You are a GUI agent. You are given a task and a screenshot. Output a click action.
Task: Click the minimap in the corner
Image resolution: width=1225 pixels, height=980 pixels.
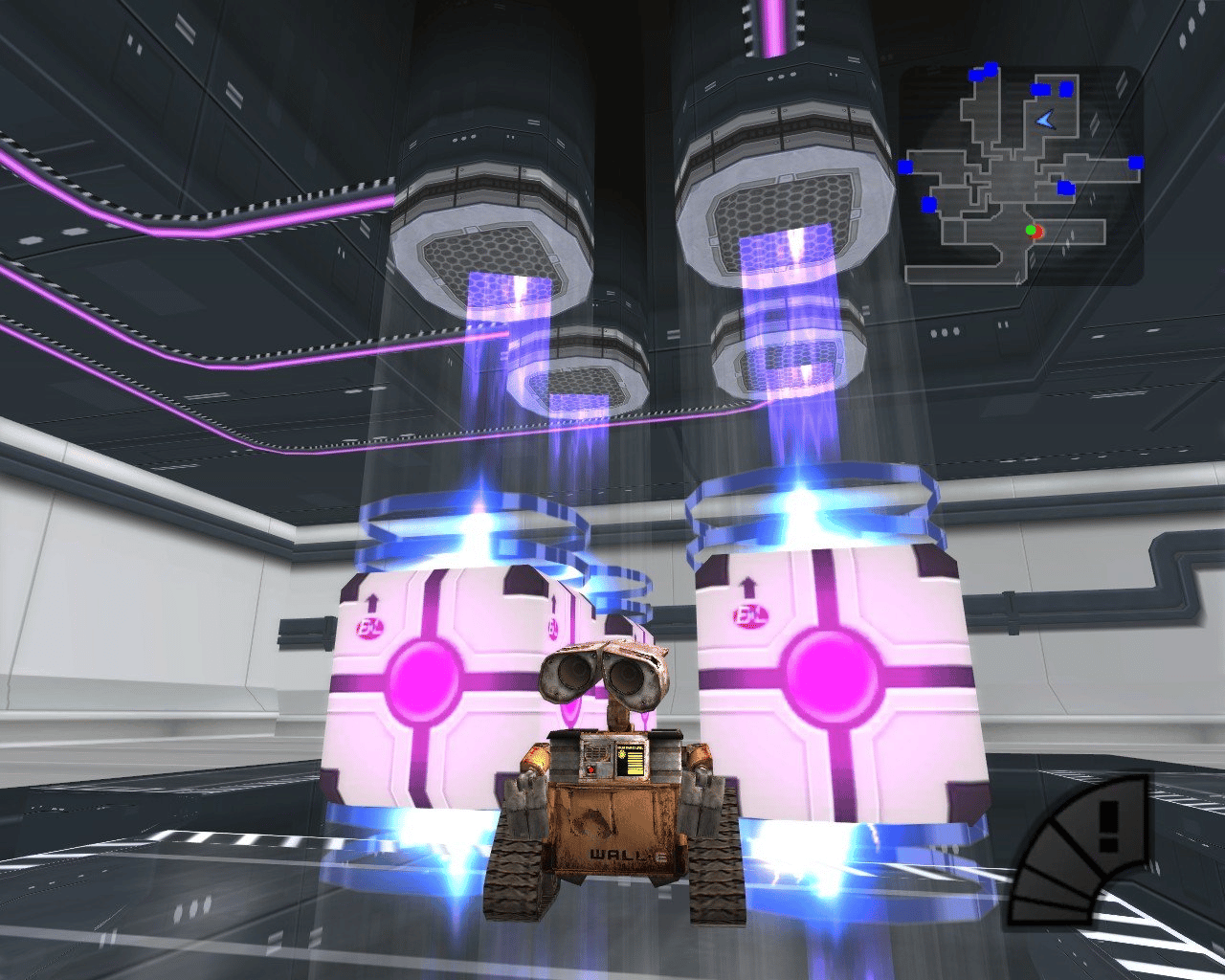pos(1020,175)
